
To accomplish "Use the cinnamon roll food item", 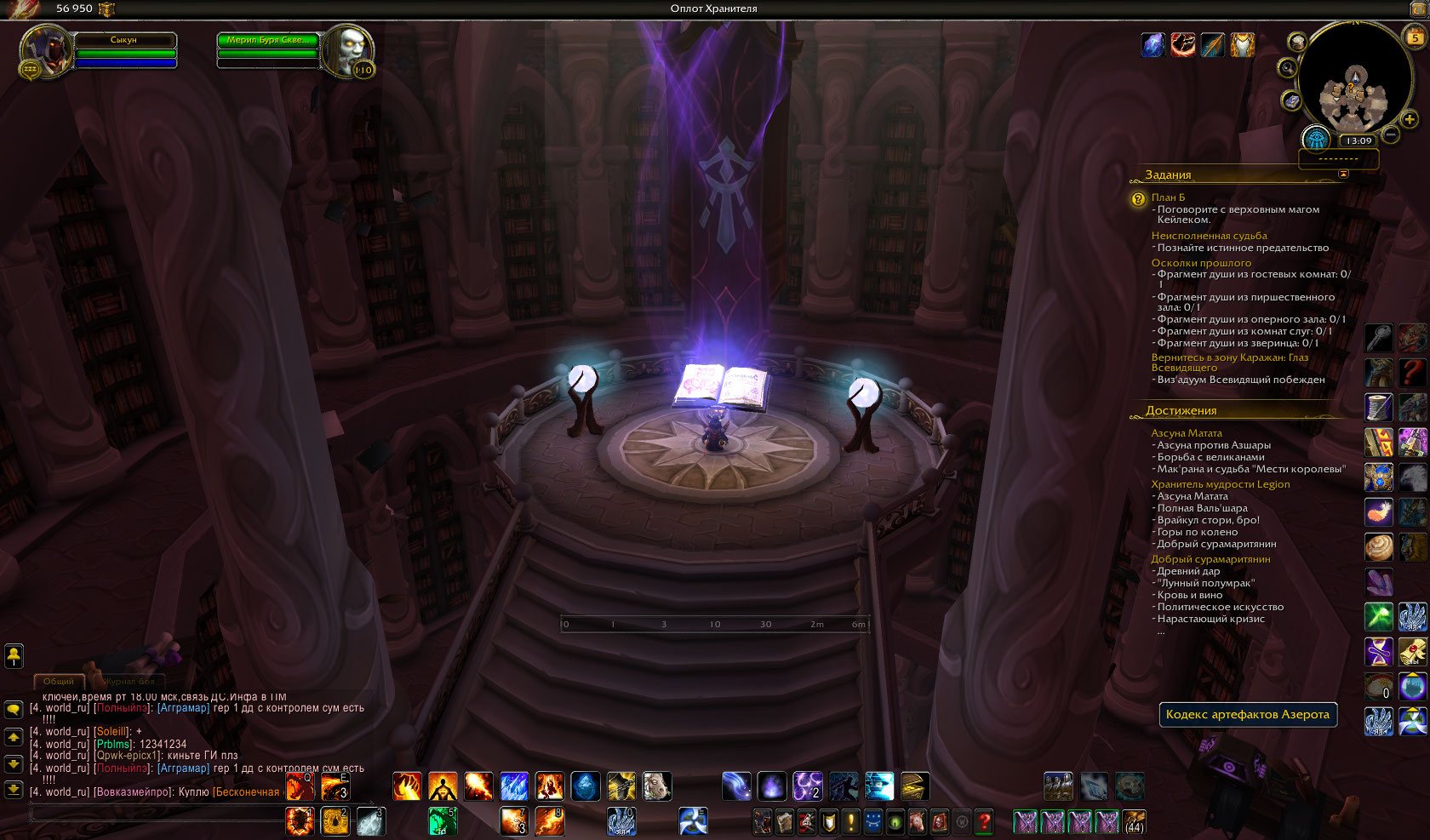I will tap(1378, 546).
